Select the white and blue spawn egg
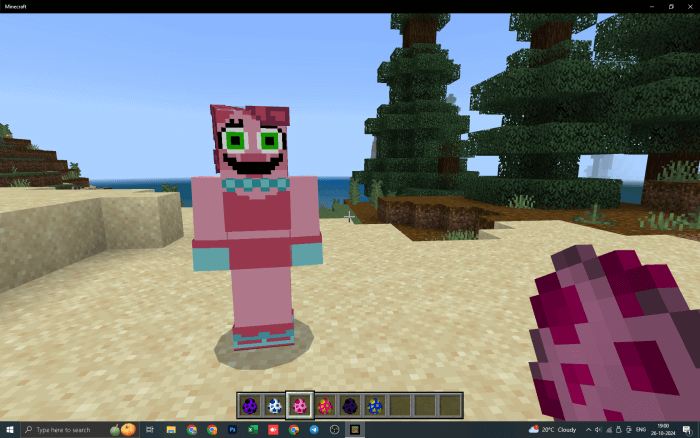 click(x=274, y=405)
